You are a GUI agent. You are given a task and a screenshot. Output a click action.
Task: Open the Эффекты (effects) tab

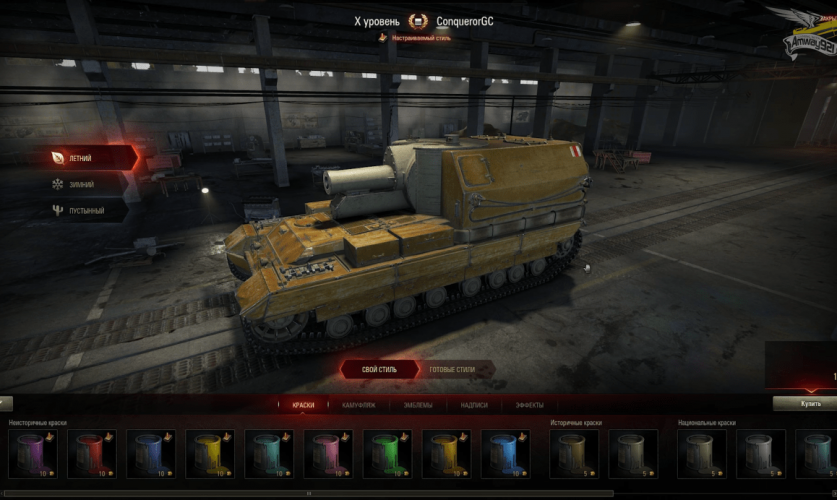click(x=529, y=405)
